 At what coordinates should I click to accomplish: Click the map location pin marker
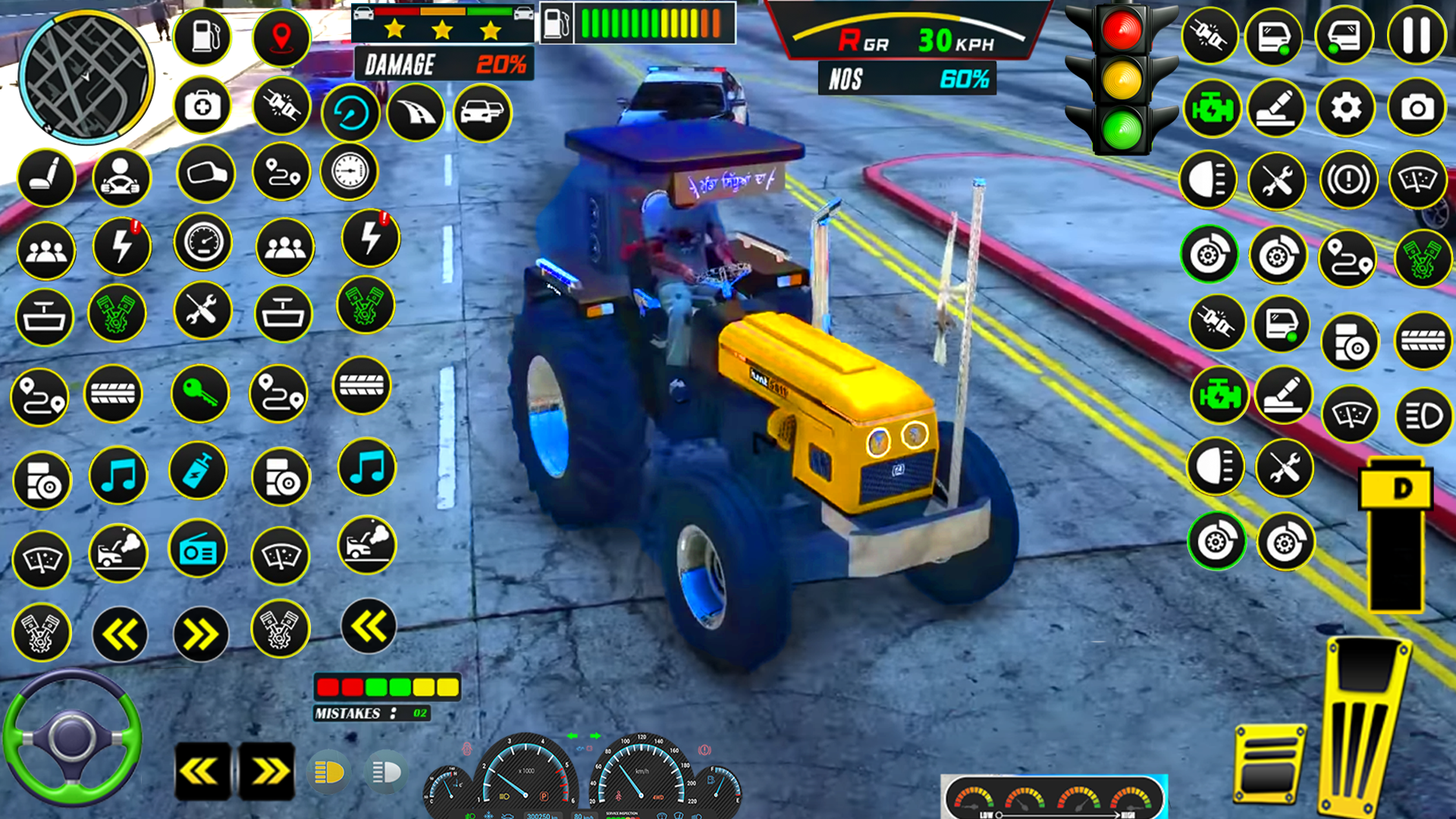pos(282,36)
